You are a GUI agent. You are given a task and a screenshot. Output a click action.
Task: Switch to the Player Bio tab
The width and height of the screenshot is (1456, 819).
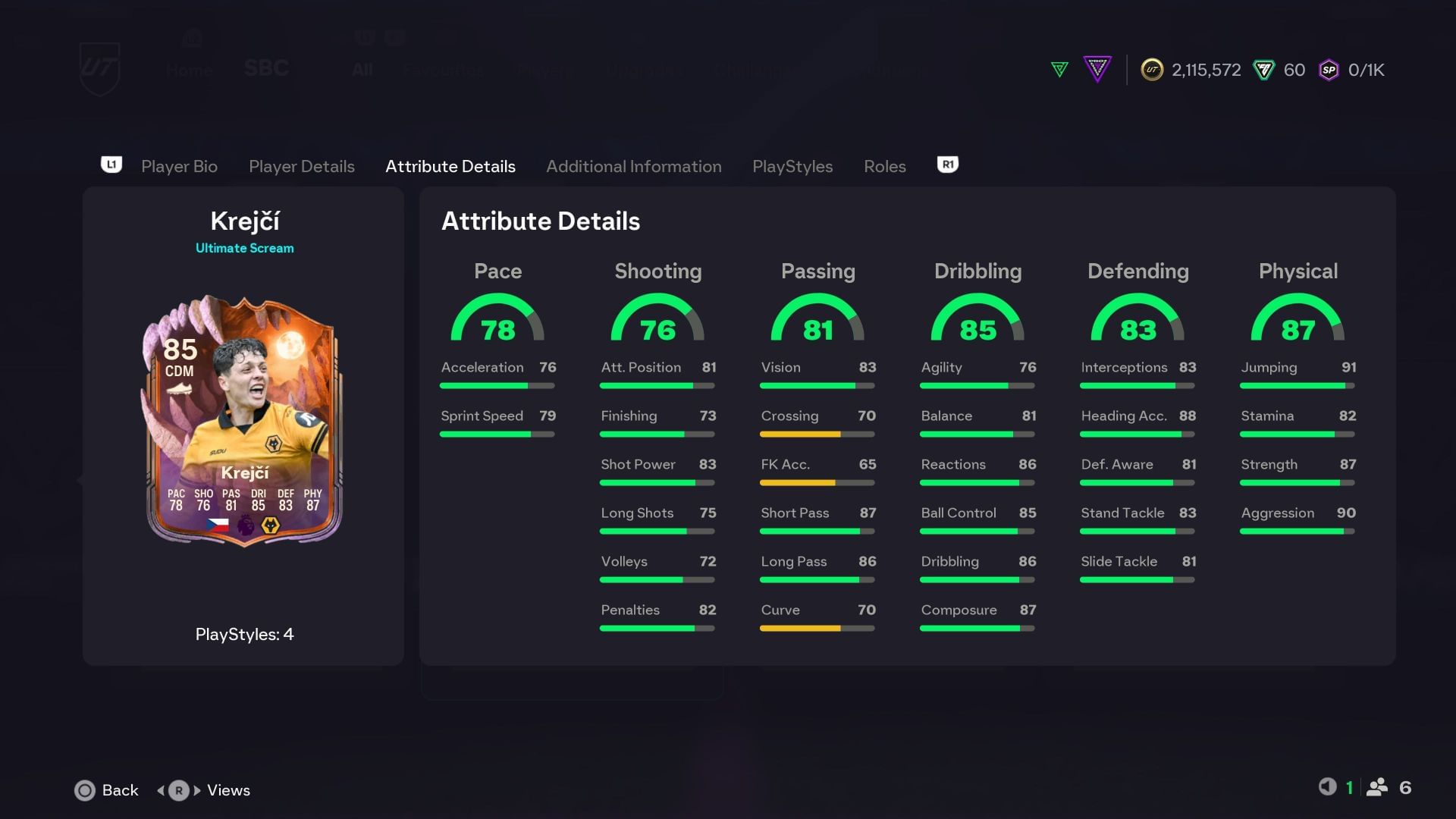tap(179, 166)
